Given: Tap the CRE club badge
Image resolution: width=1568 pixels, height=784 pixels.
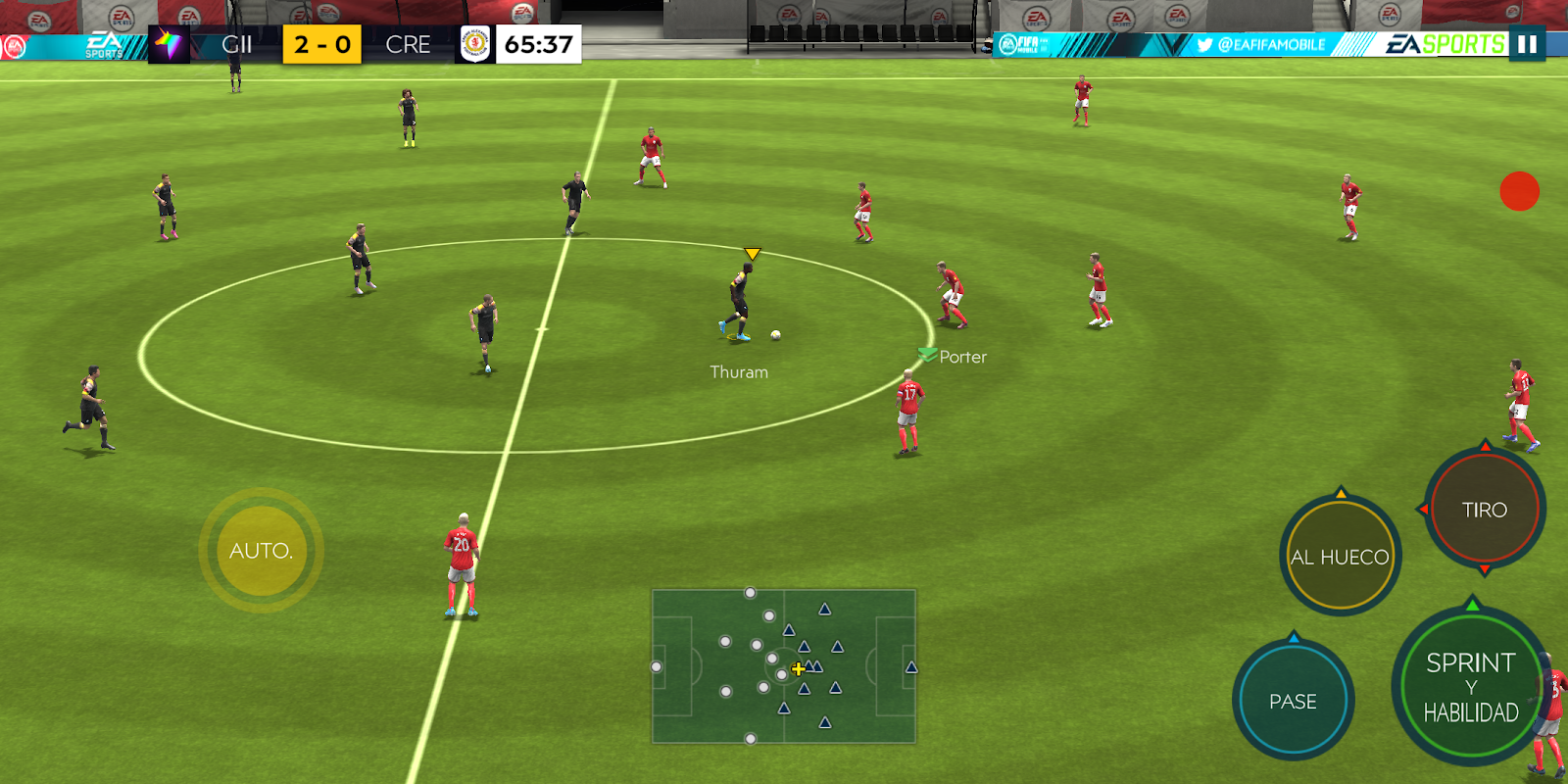Looking at the screenshot, I should pos(473,43).
